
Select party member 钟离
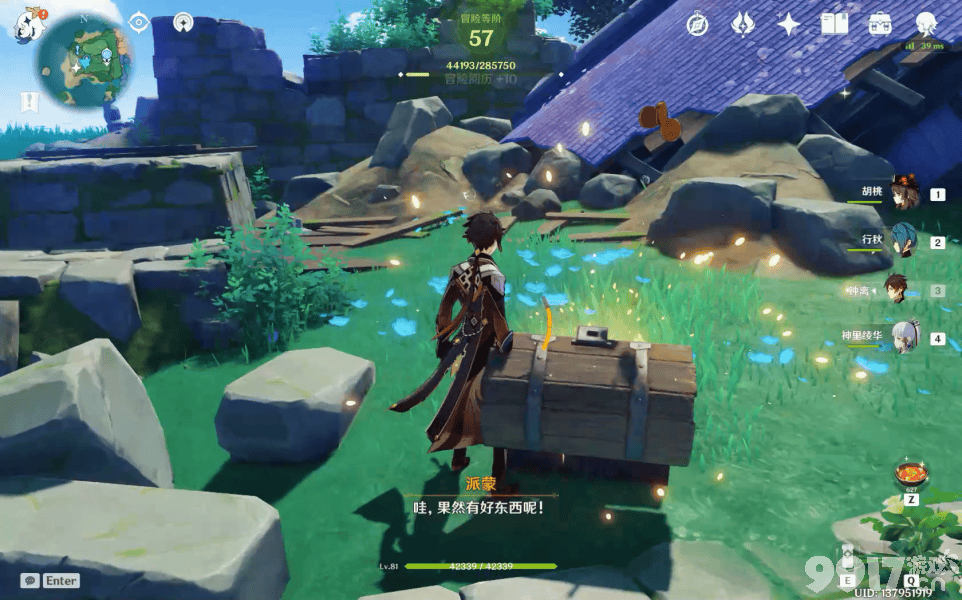(897, 290)
